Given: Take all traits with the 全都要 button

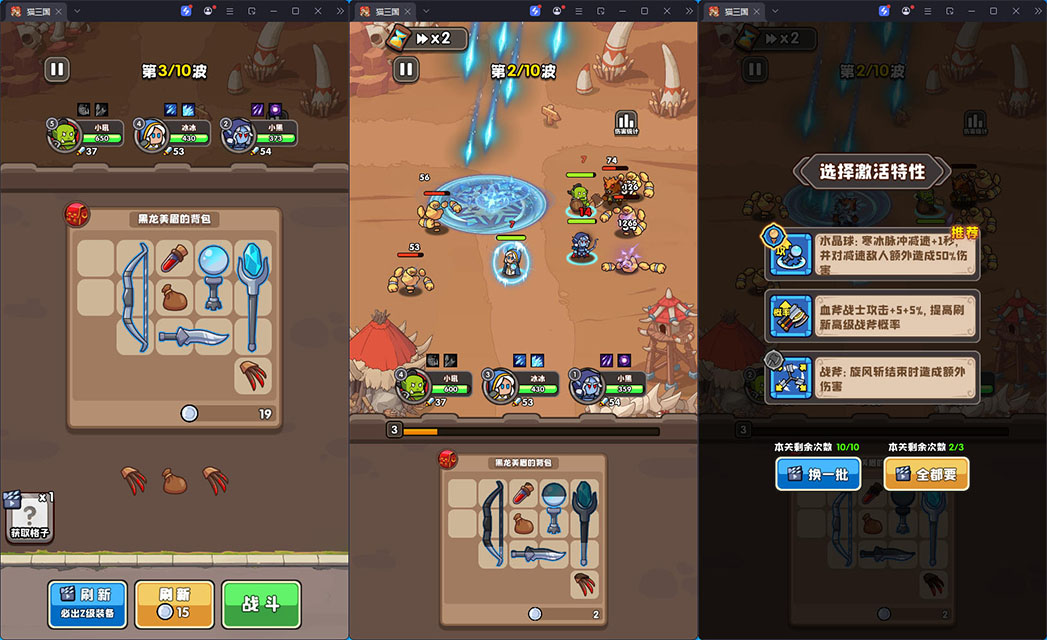Looking at the screenshot, I should coord(926,474).
